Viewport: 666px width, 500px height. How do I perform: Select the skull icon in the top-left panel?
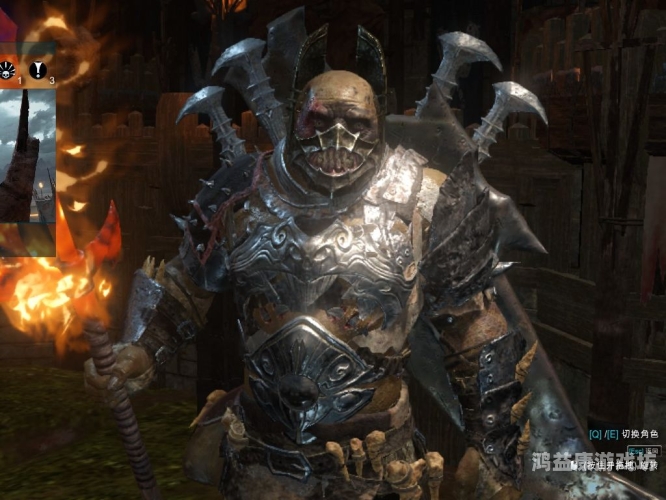tap(8, 68)
